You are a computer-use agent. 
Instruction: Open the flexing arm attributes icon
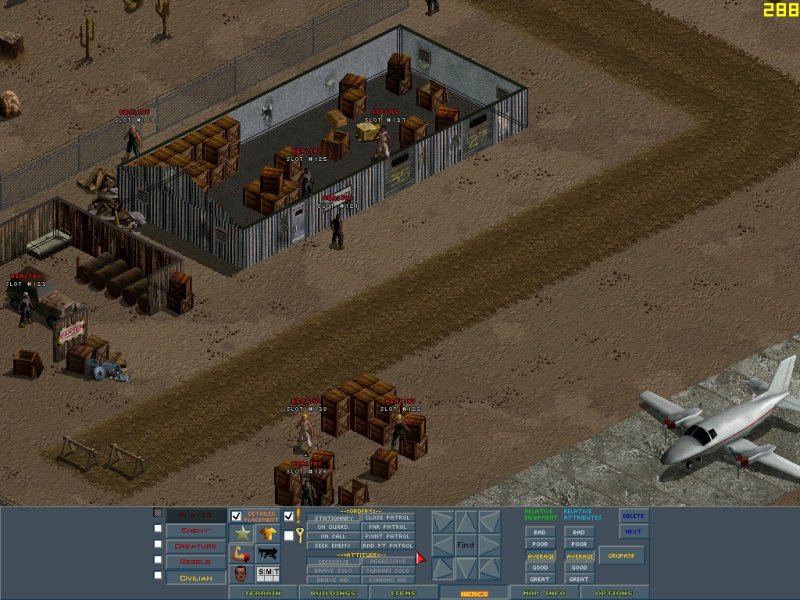(241, 553)
